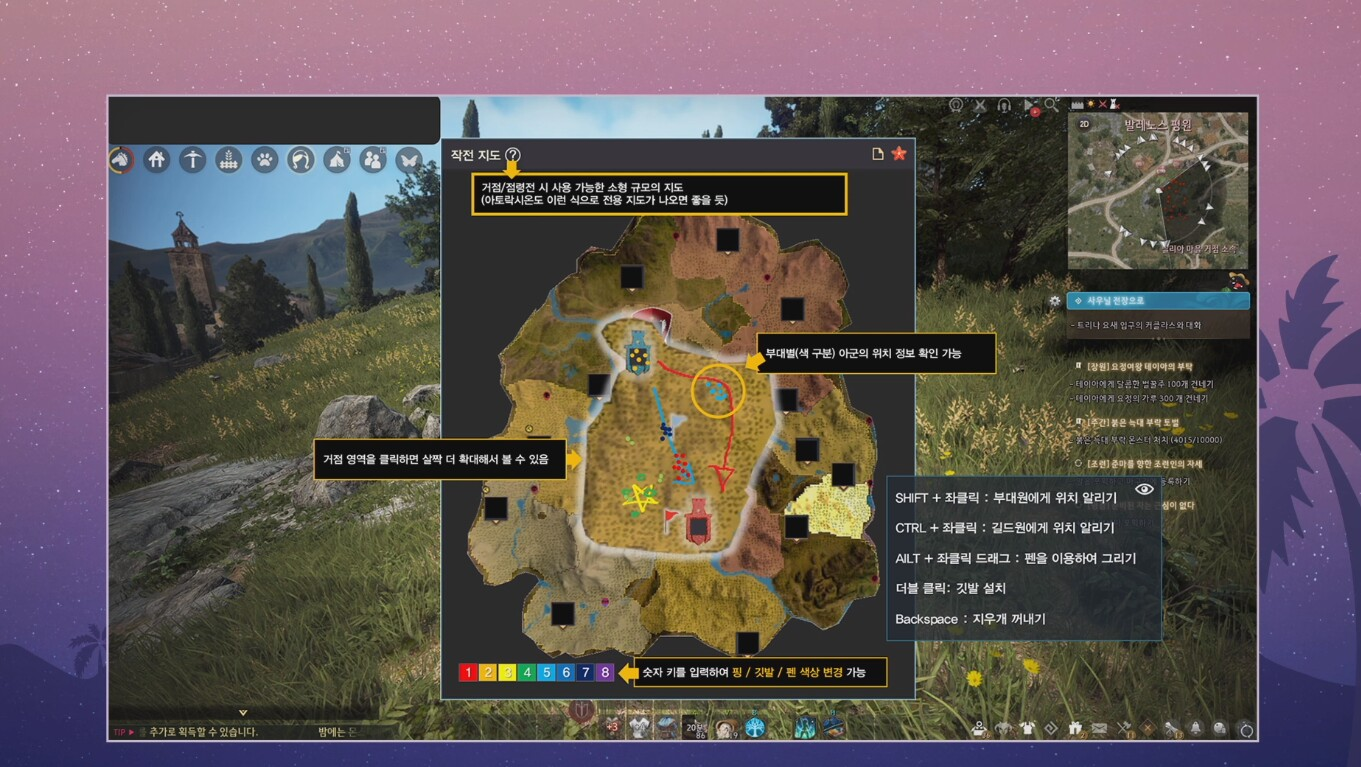Click the magnifying glass search icon
This screenshot has width=1361, height=767.
tap(1052, 105)
